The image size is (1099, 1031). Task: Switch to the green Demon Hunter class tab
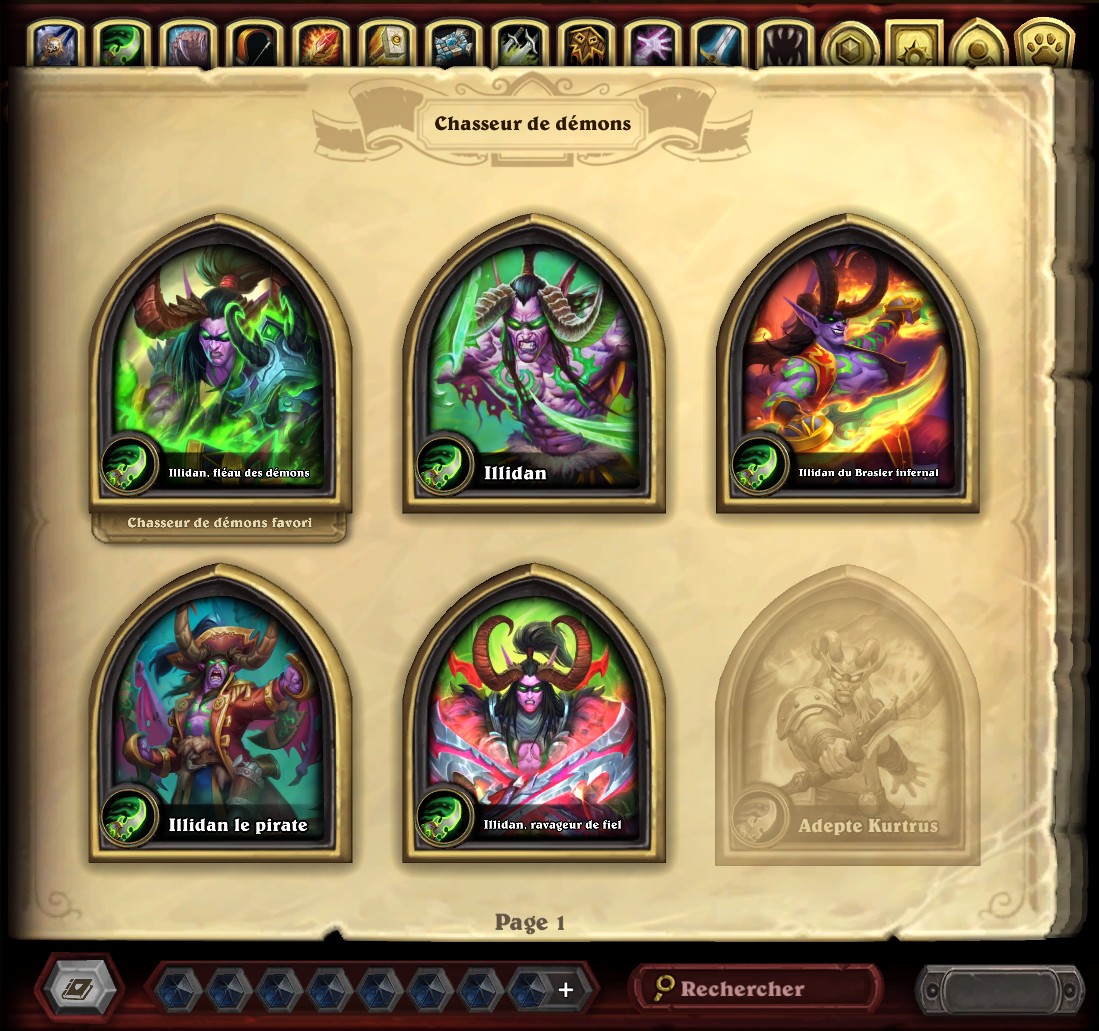tap(123, 45)
